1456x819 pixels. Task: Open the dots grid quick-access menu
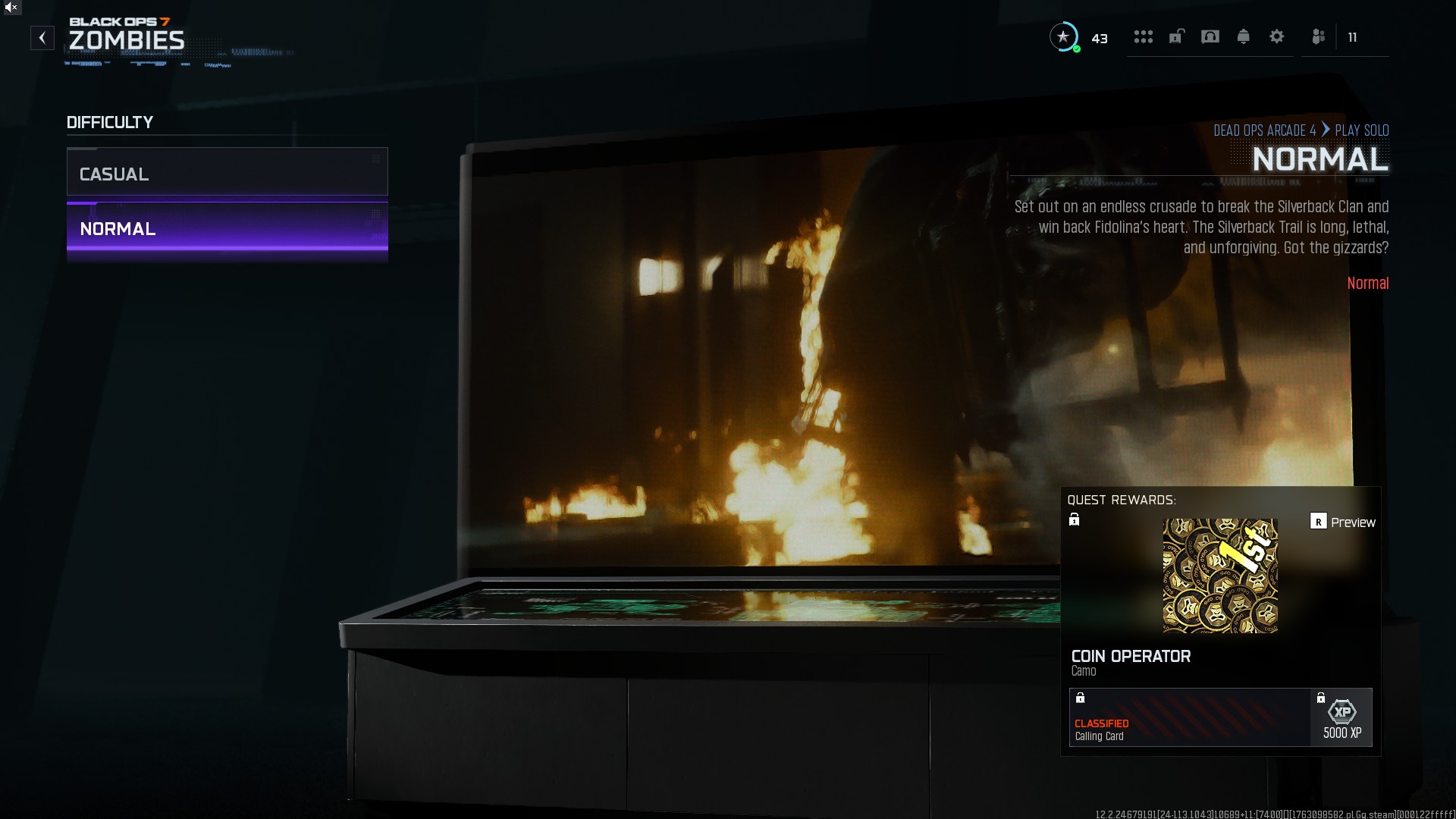(x=1144, y=36)
